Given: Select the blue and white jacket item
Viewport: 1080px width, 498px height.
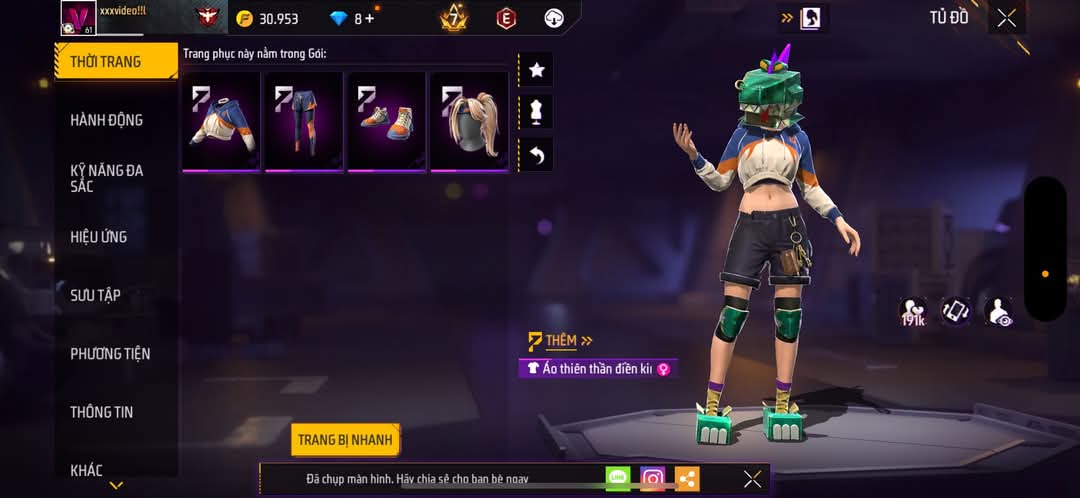Looking at the screenshot, I should click(x=221, y=121).
